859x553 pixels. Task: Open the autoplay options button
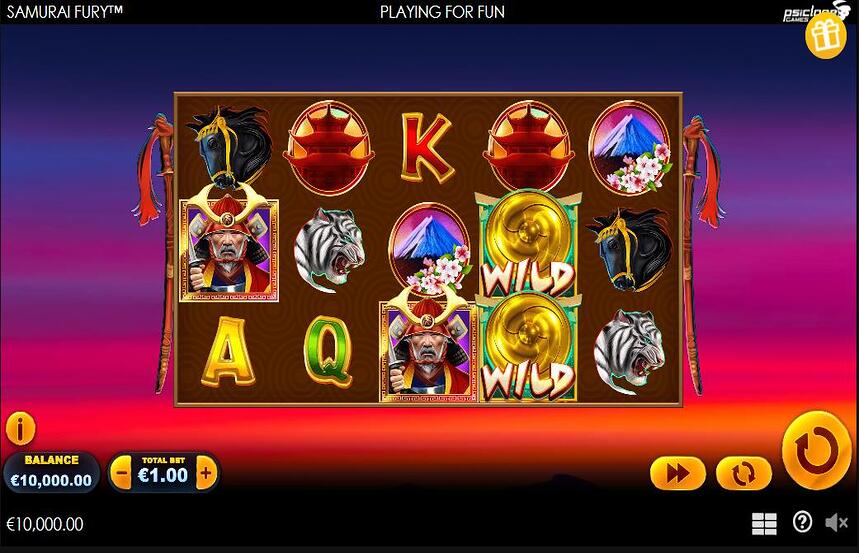click(743, 473)
